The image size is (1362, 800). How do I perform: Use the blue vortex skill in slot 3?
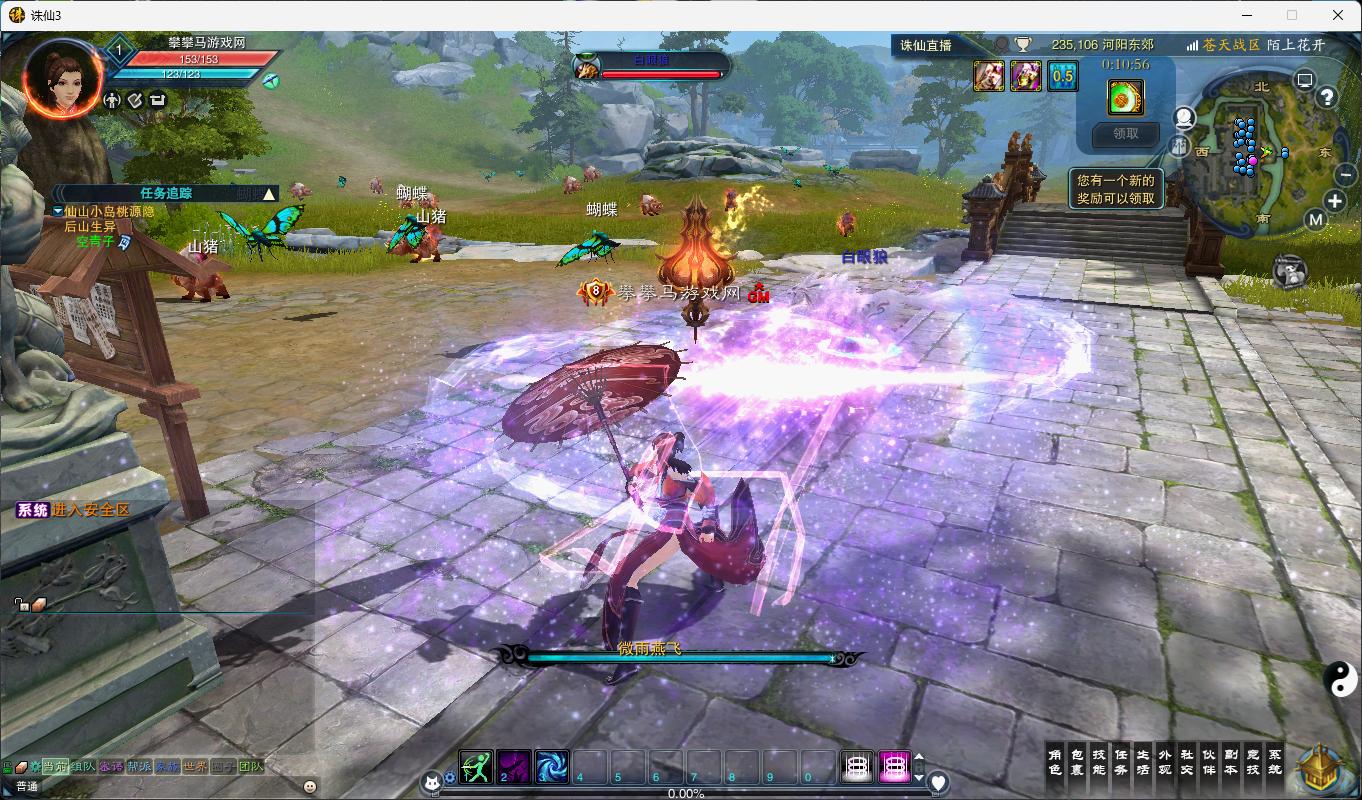552,767
